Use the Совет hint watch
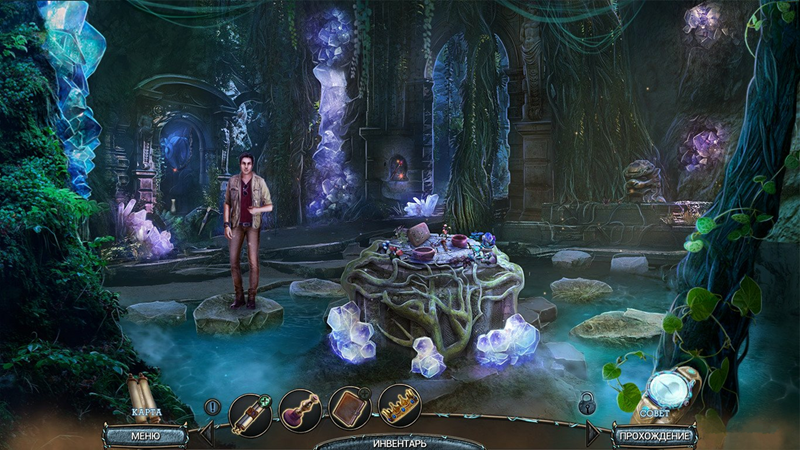 [662, 390]
